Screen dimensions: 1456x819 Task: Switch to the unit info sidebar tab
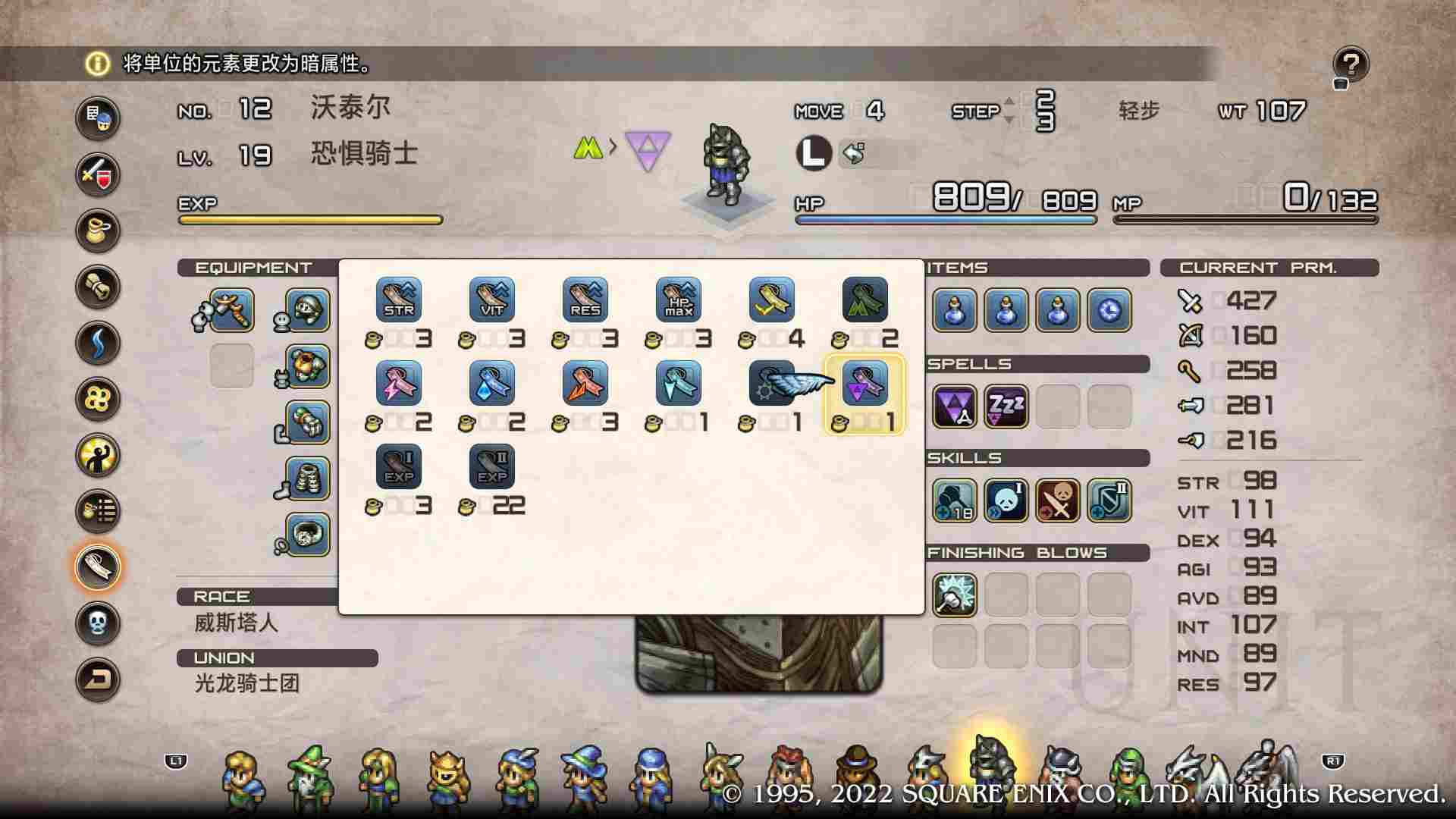(x=97, y=120)
